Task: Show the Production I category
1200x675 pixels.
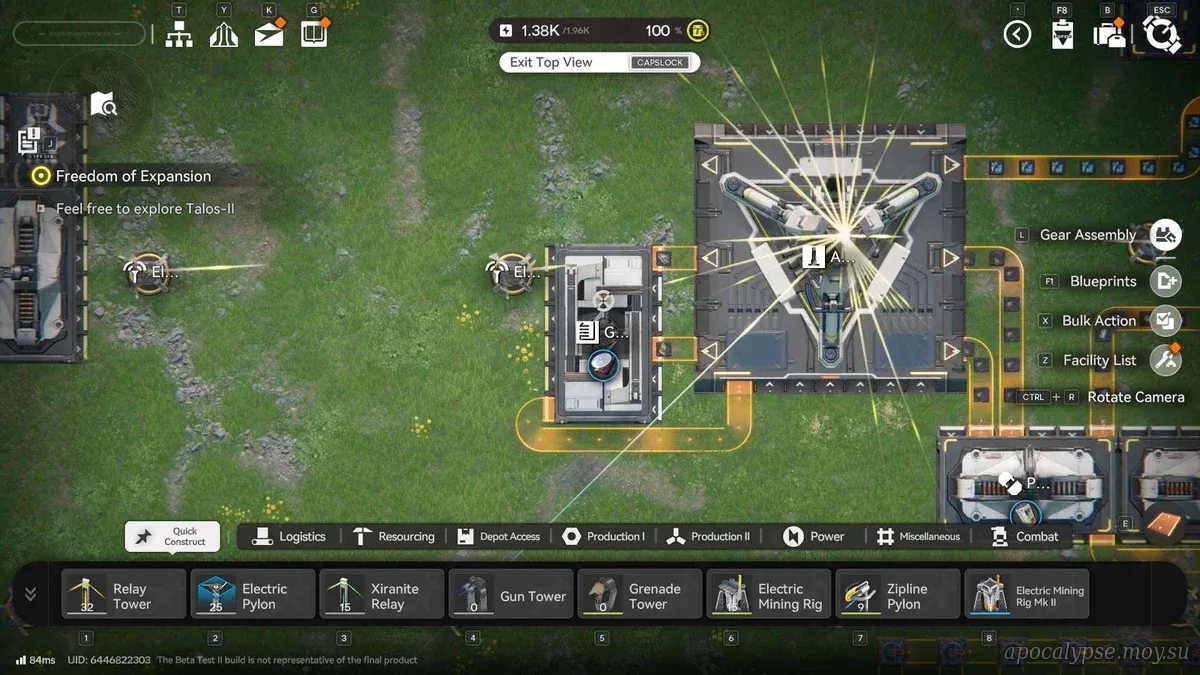Action: coord(603,537)
